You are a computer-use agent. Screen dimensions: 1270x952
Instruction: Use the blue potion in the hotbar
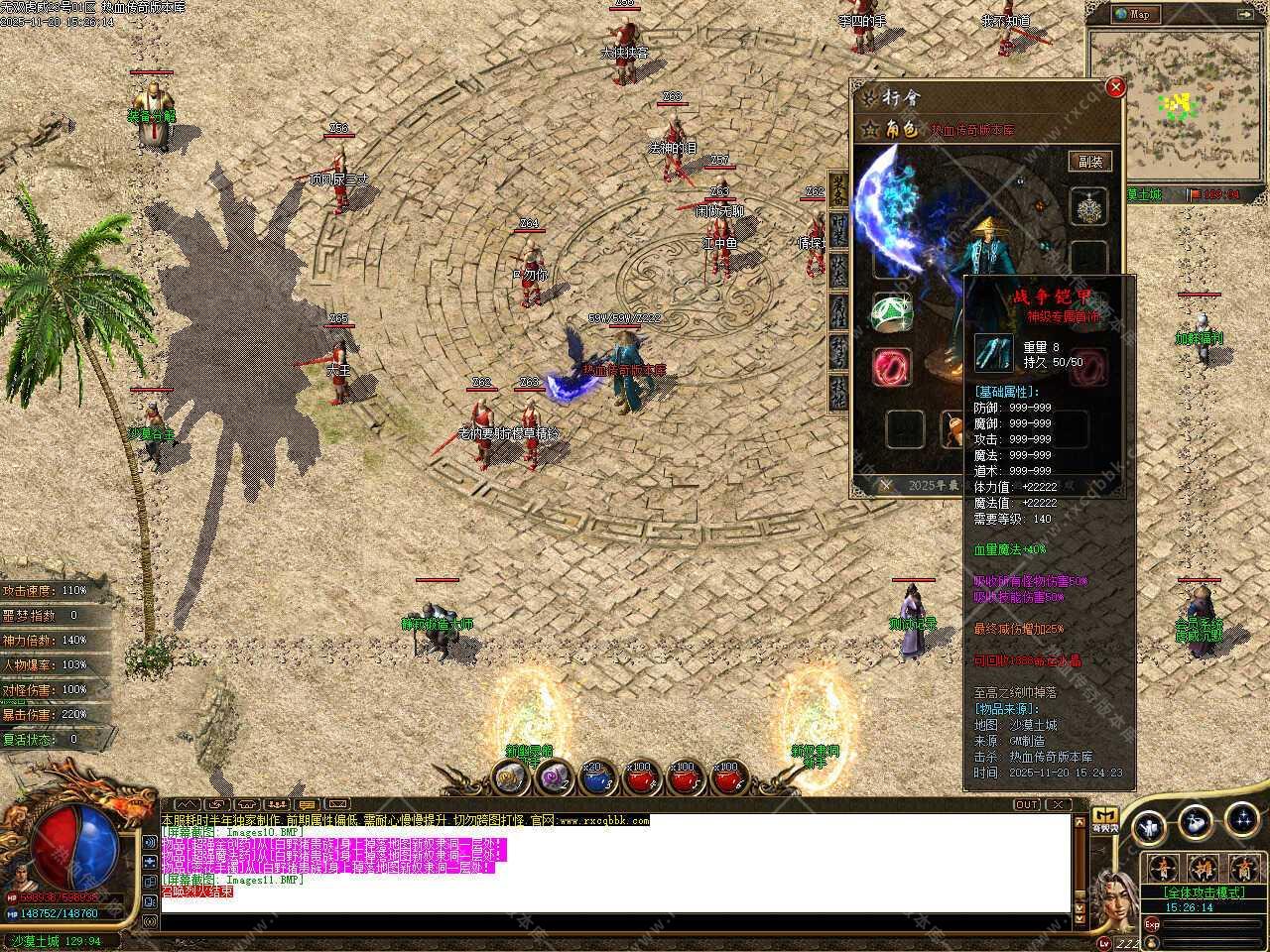click(x=594, y=778)
